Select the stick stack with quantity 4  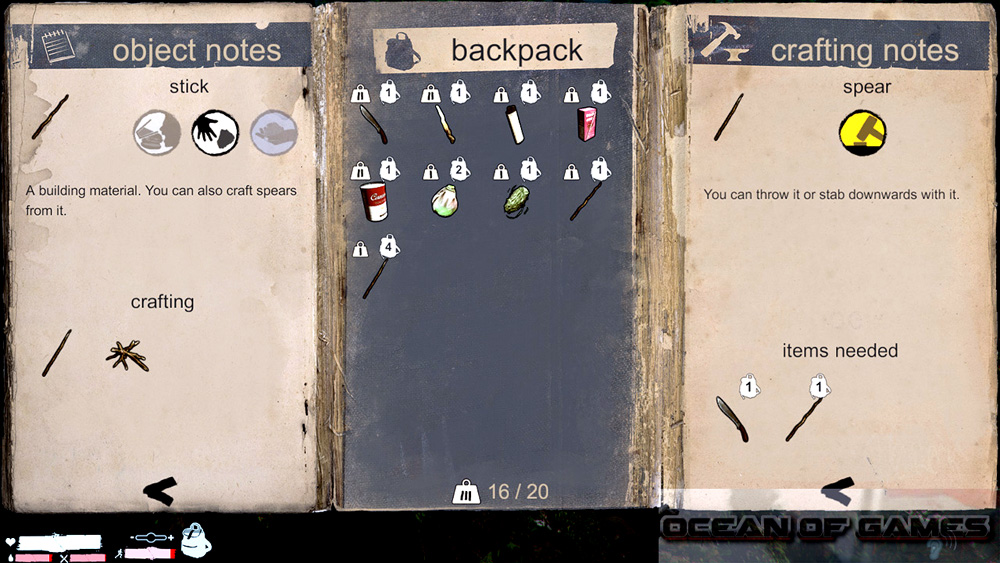click(x=374, y=275)
